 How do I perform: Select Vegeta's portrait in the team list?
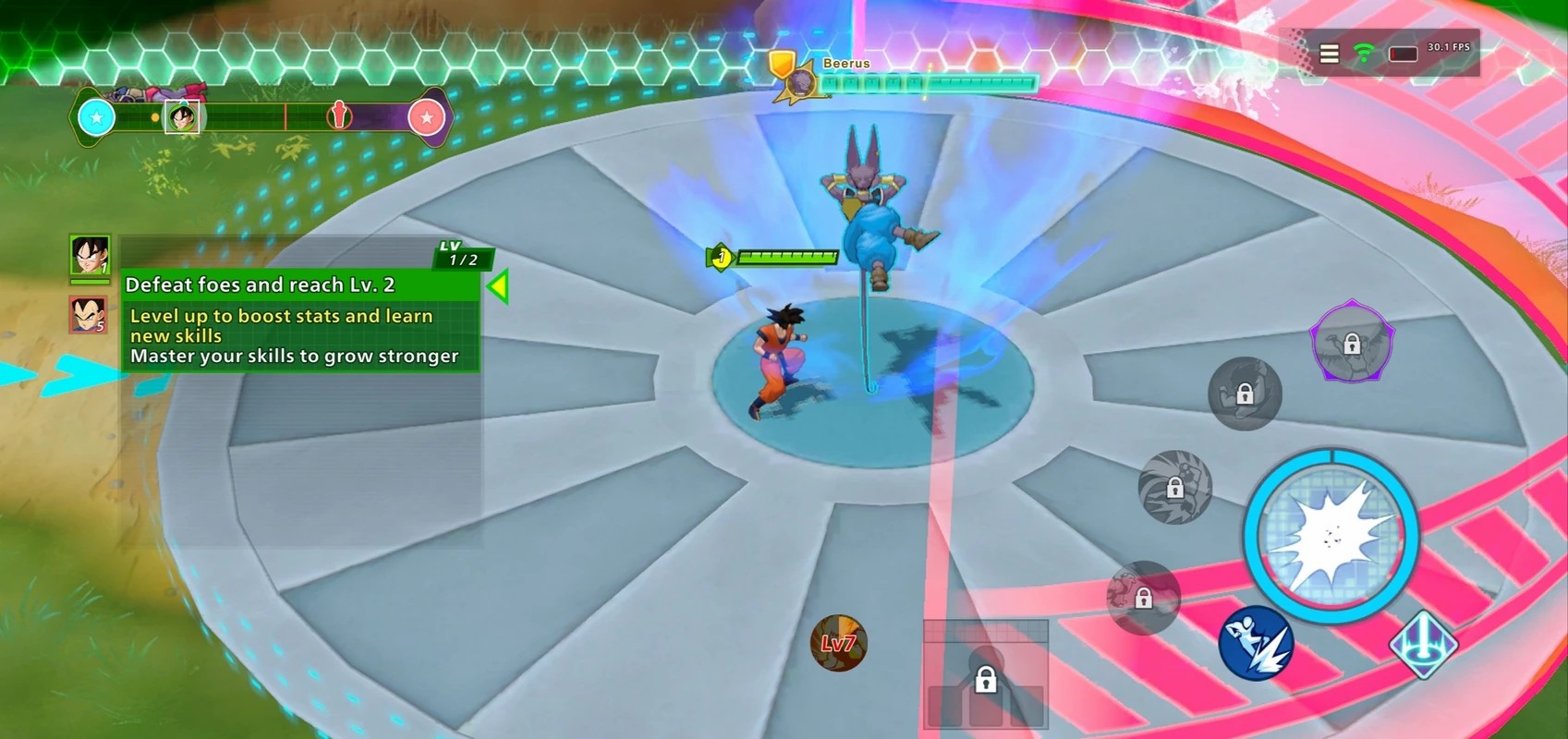(x=90, y=315)
